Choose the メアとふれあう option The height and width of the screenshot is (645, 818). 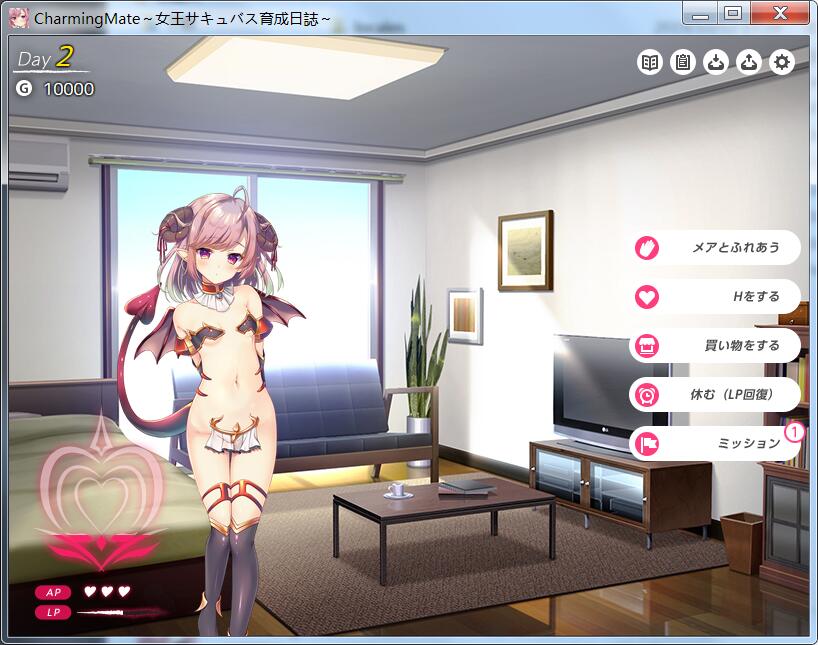[716, 247]
